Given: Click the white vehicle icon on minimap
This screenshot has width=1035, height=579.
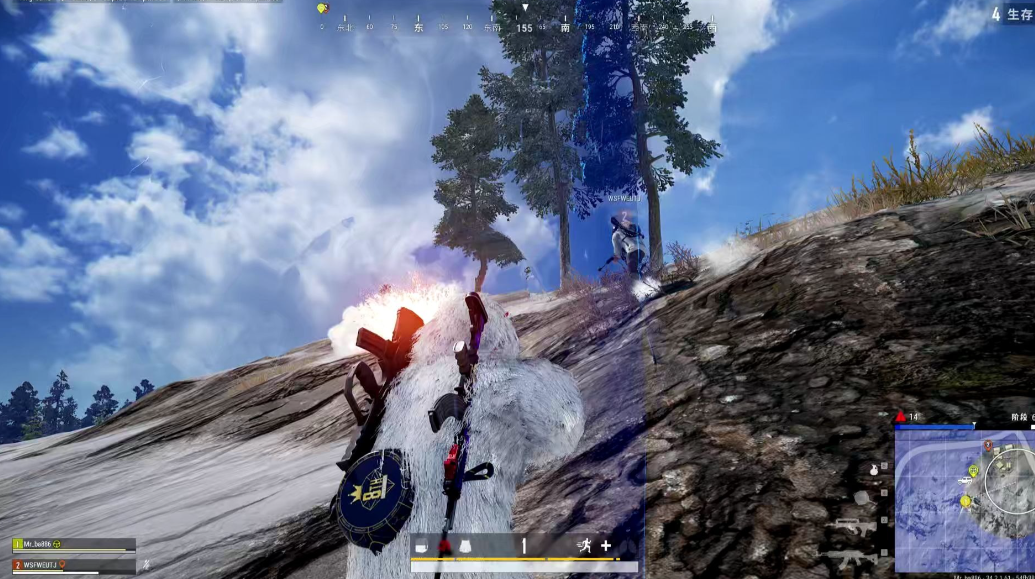Looking at the screenshot, I should click(x=965, y=481).
